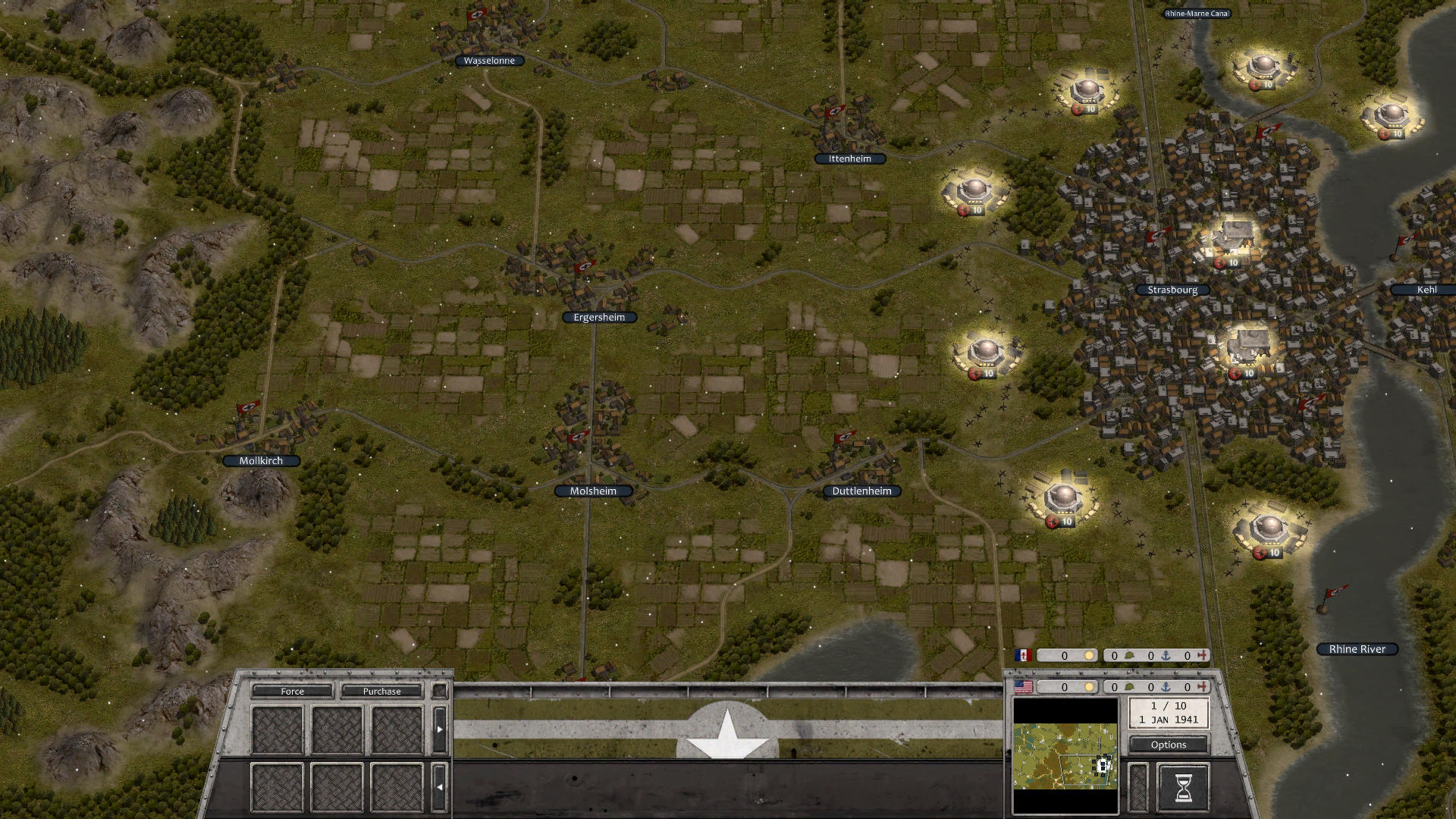The height and width of the screenshot is (819, 1456).
Task: Click the Strasbourg city label
Action: click(x=1172, y=290)
